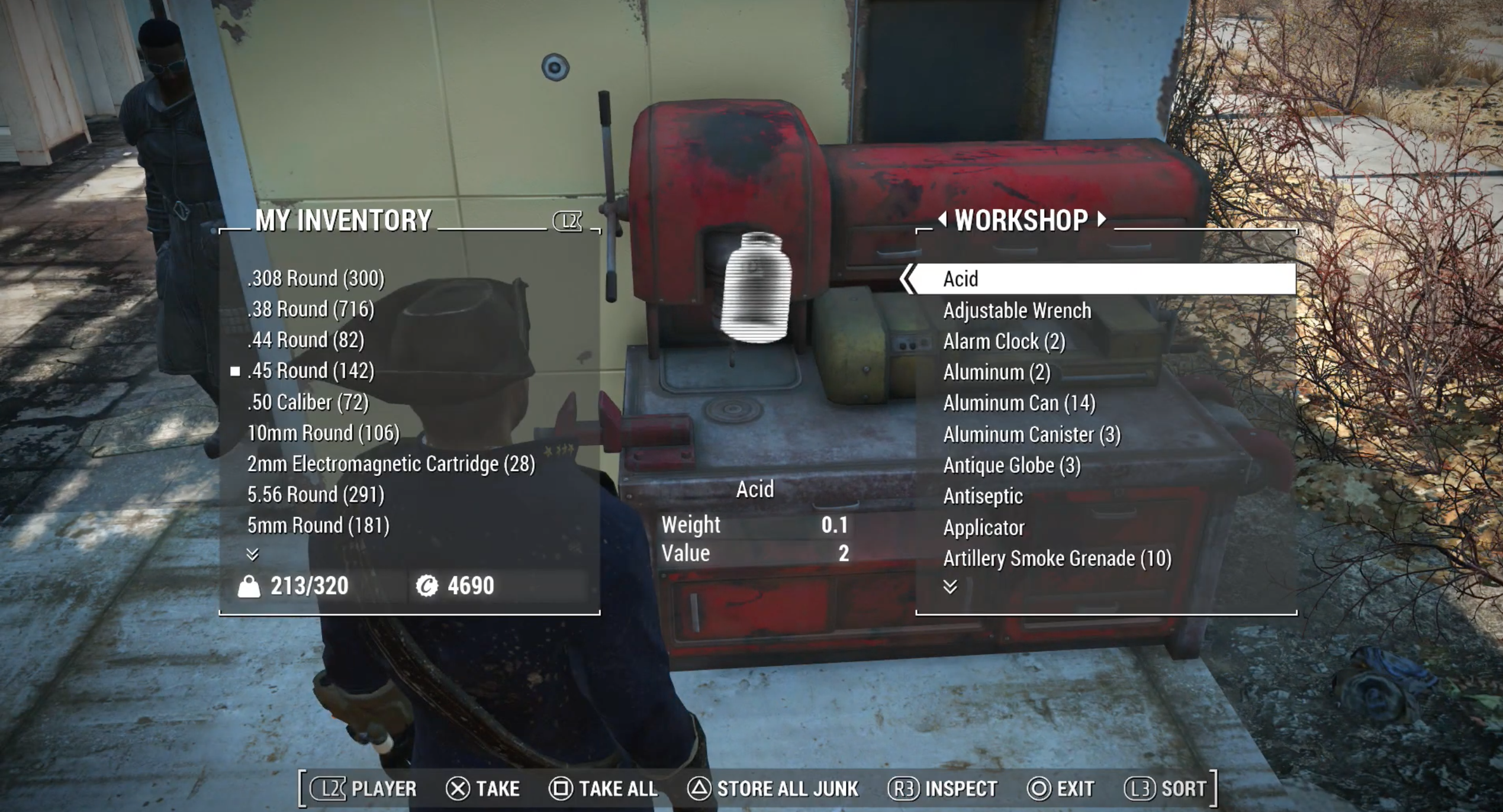Image resolution: width=1503 pixels, height=812 pixels.
Task: Select Acid in the workshop list
Action: point(960,279)
